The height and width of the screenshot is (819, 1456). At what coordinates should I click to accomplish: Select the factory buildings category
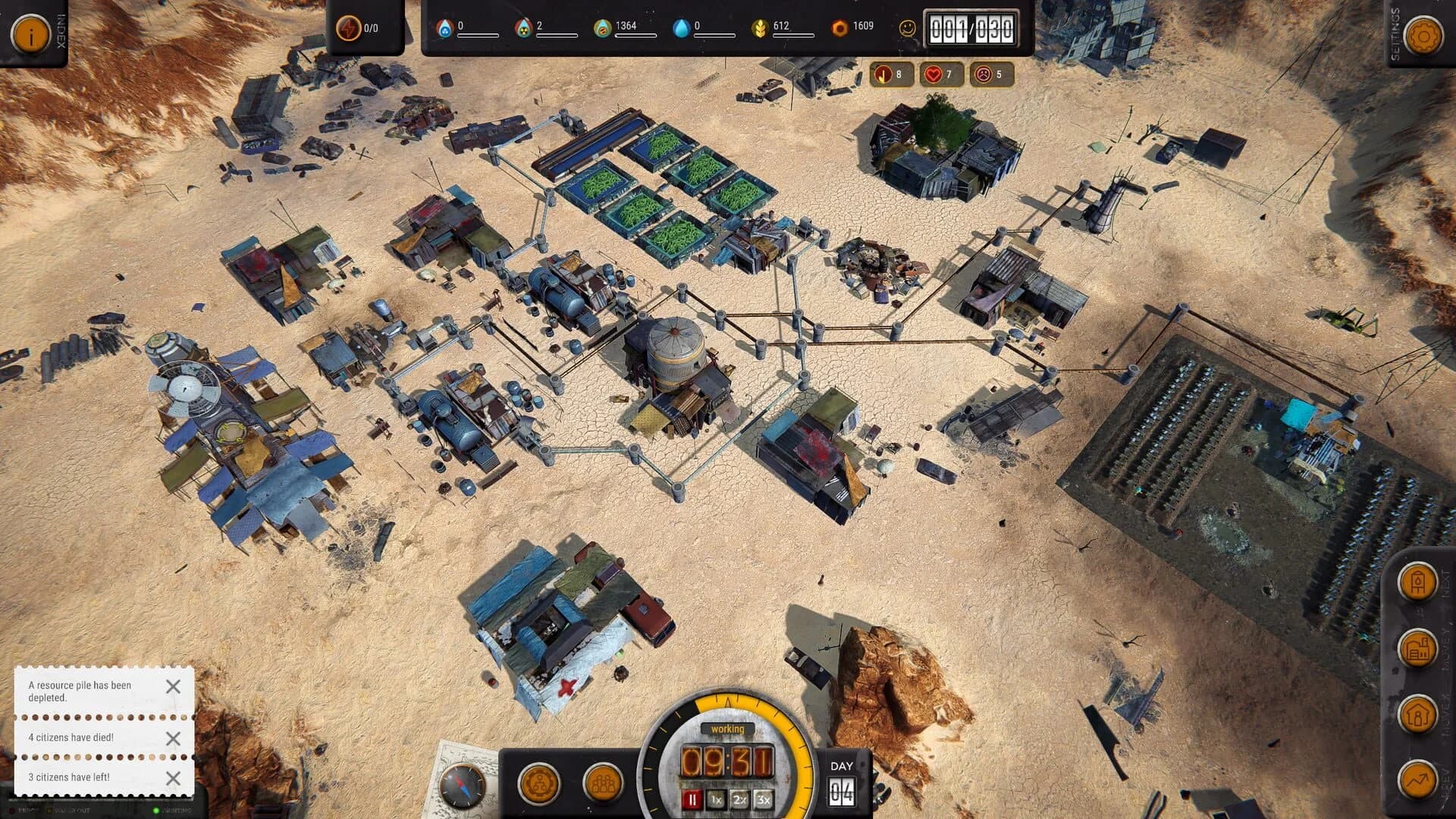[1417, 649]
